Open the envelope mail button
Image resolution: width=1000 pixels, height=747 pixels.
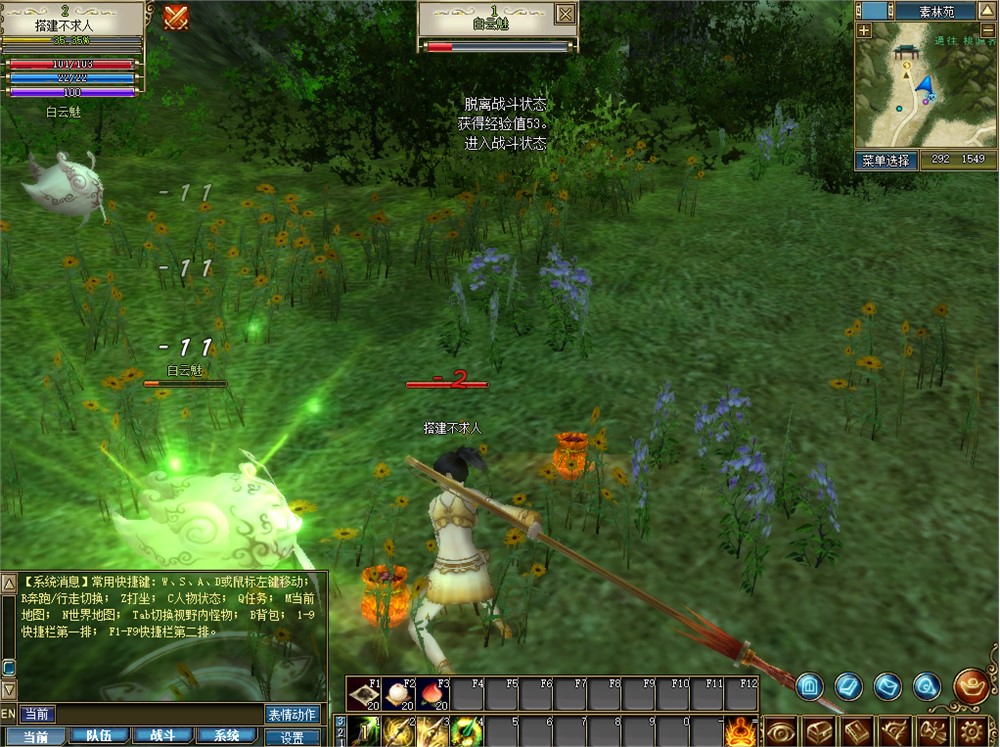tap(888, 686)
